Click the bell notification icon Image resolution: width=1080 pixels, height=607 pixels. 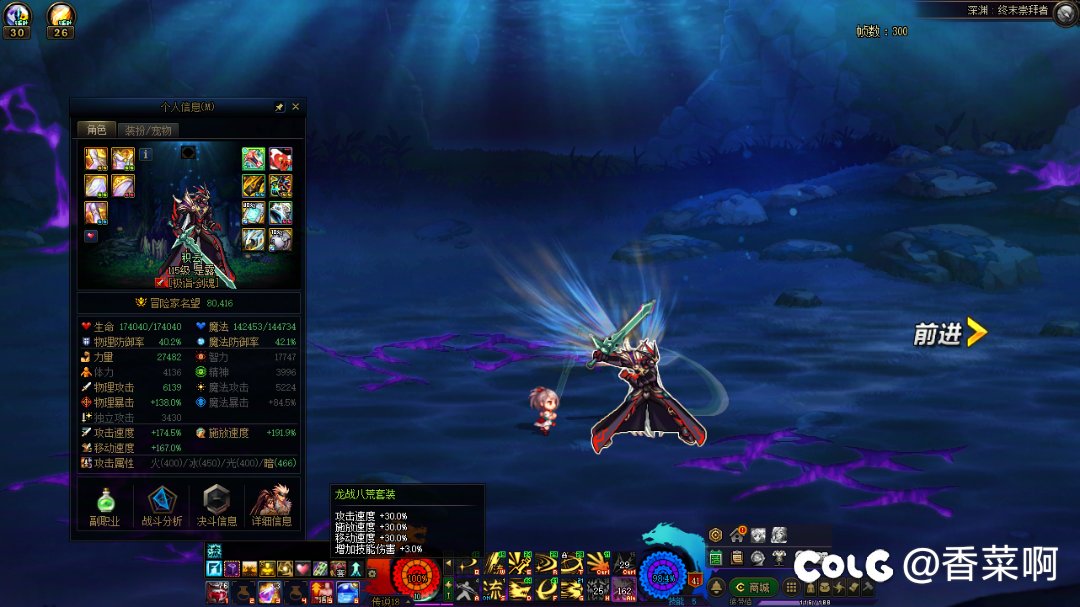click(x=717, y=587)
